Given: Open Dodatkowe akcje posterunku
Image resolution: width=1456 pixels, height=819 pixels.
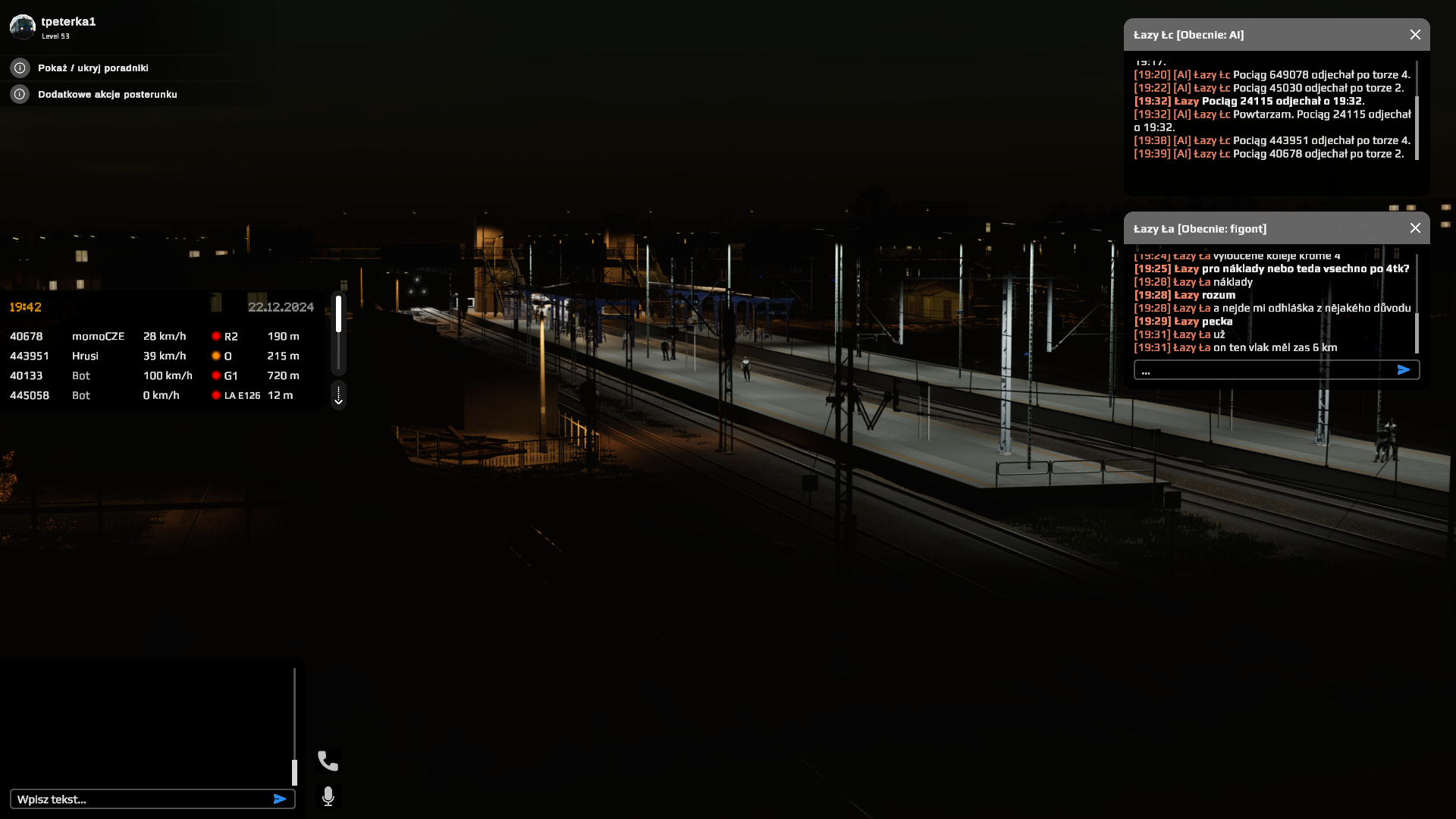Looking at the screenshot, I should pos(107,95).
